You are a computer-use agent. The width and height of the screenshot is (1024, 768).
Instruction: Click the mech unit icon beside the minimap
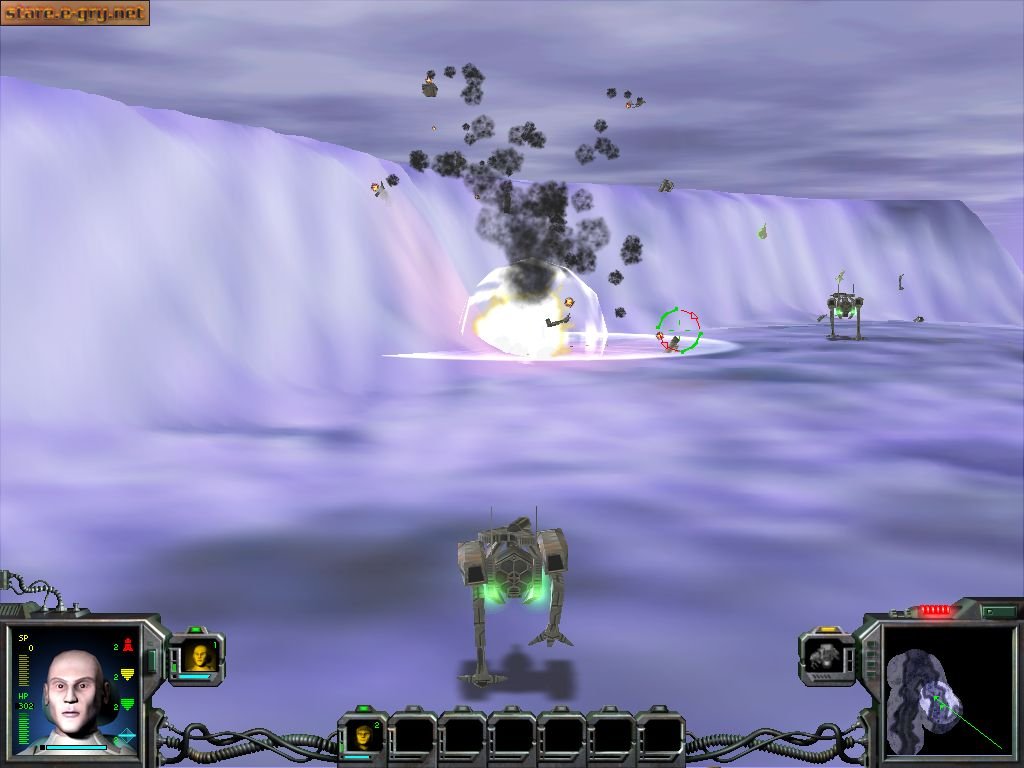pyautogui.click(x=827, y=656)
